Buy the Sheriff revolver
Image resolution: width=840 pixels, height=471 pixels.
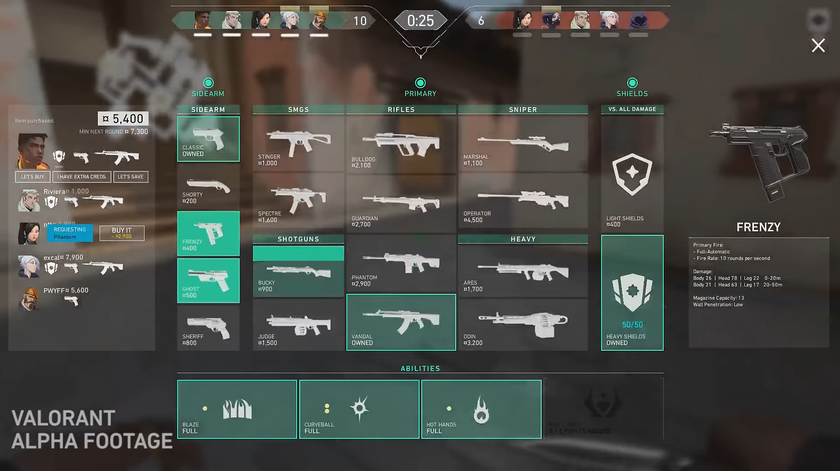pyautogui.click(x=208, y=328)
